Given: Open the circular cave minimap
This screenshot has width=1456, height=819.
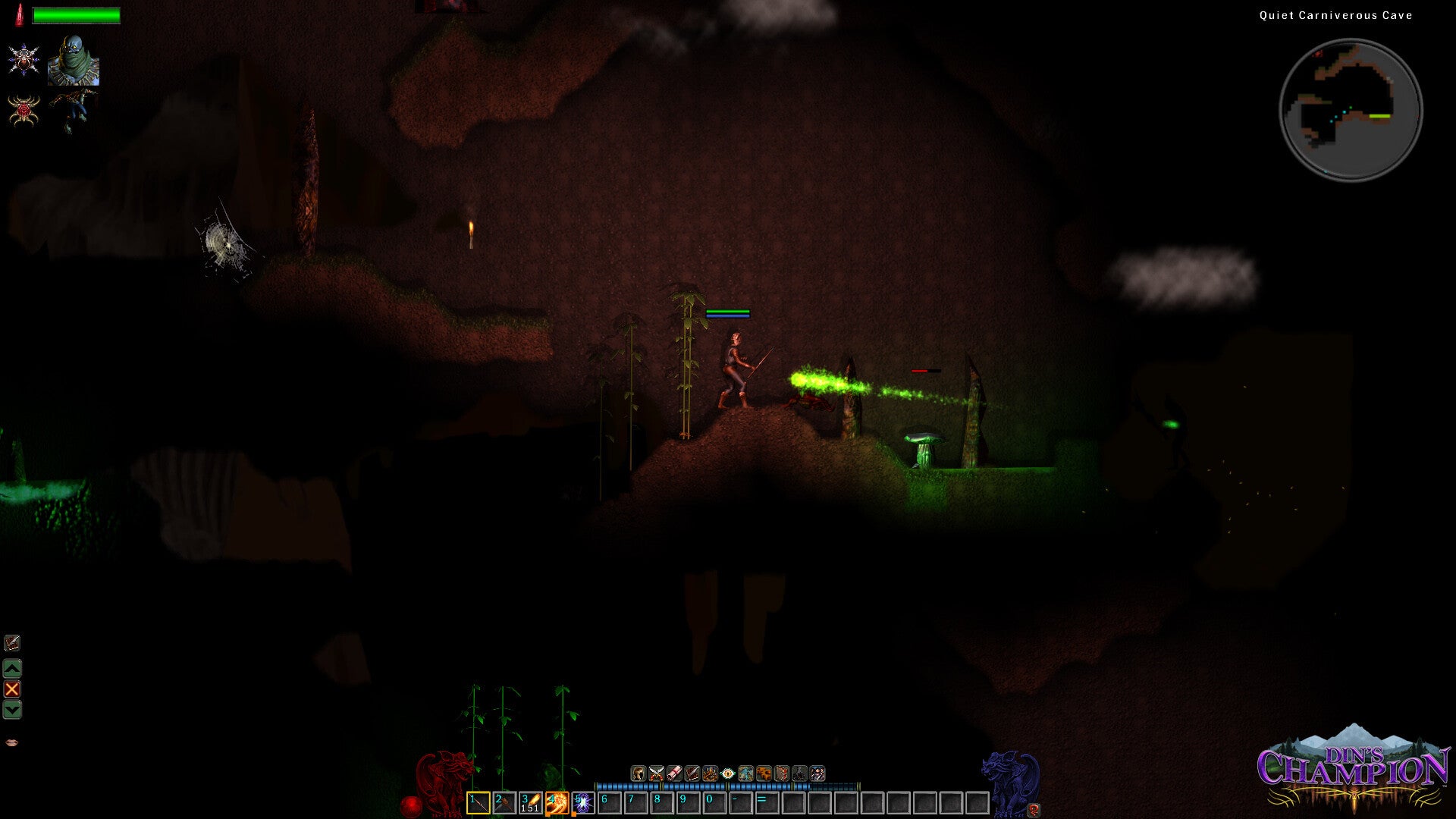Looking at the screenshot, I should (x=1351, y=110).
